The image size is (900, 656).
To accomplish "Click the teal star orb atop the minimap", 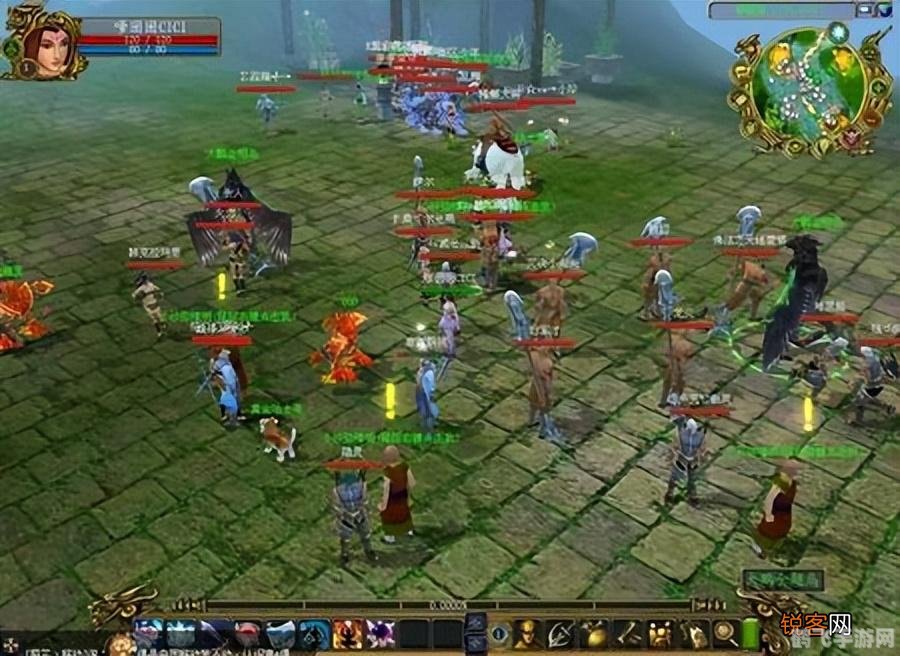I will tap(838, 32).
